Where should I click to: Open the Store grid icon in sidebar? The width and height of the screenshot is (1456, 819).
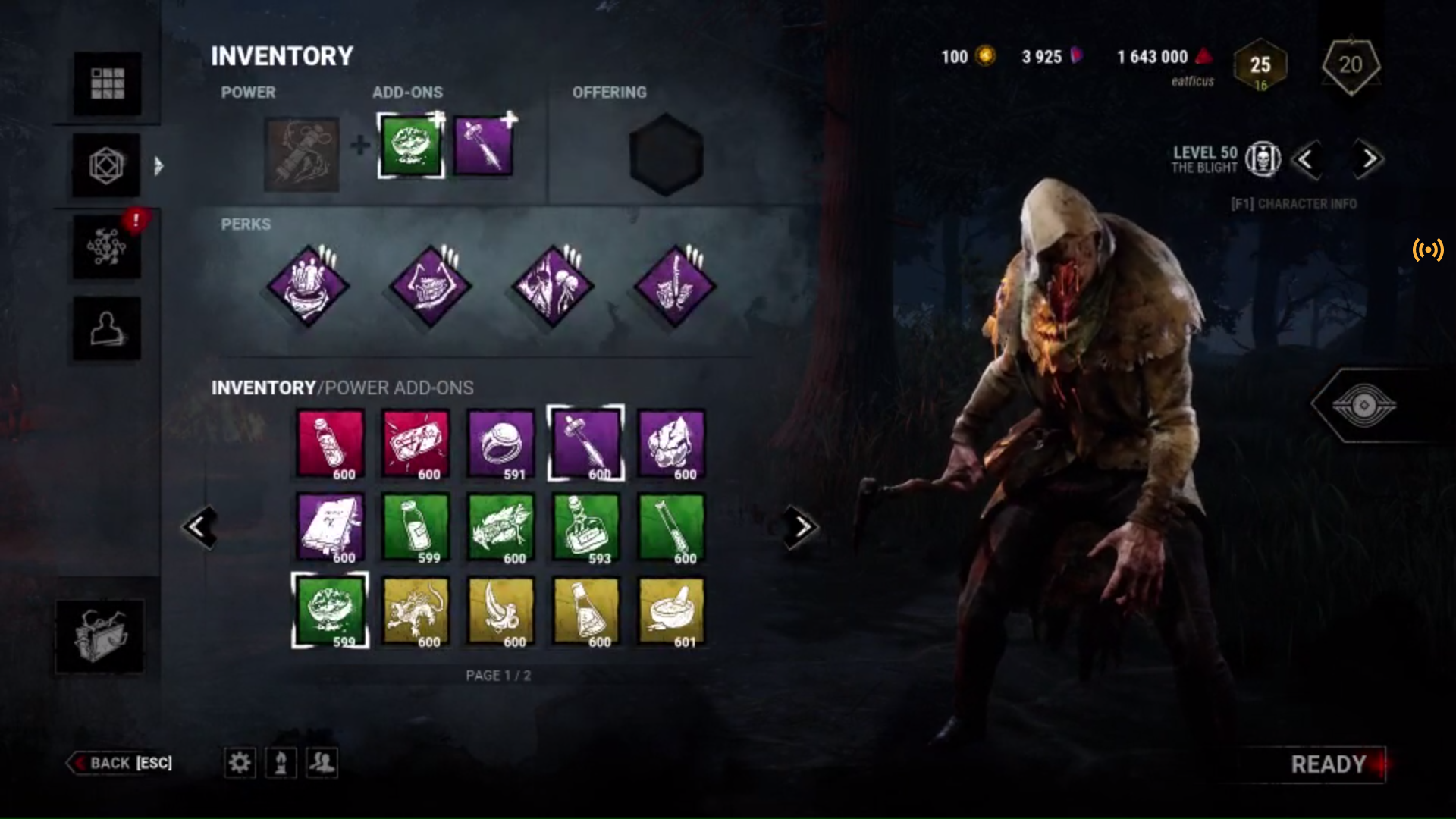pos(106,83)
